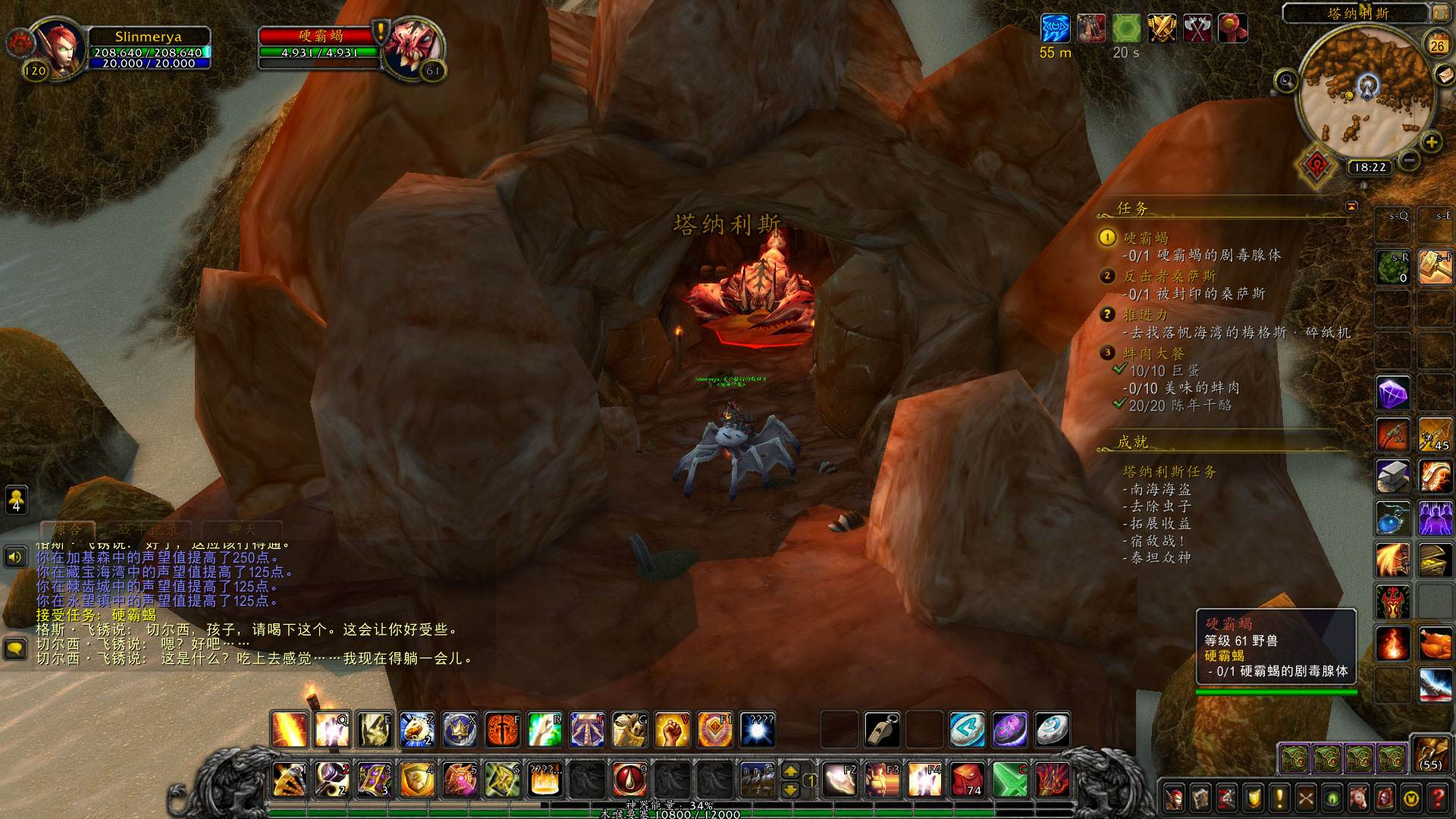
Task: Open the red question mark help button
Action: pyautogui.click(x=1437, y=798)
